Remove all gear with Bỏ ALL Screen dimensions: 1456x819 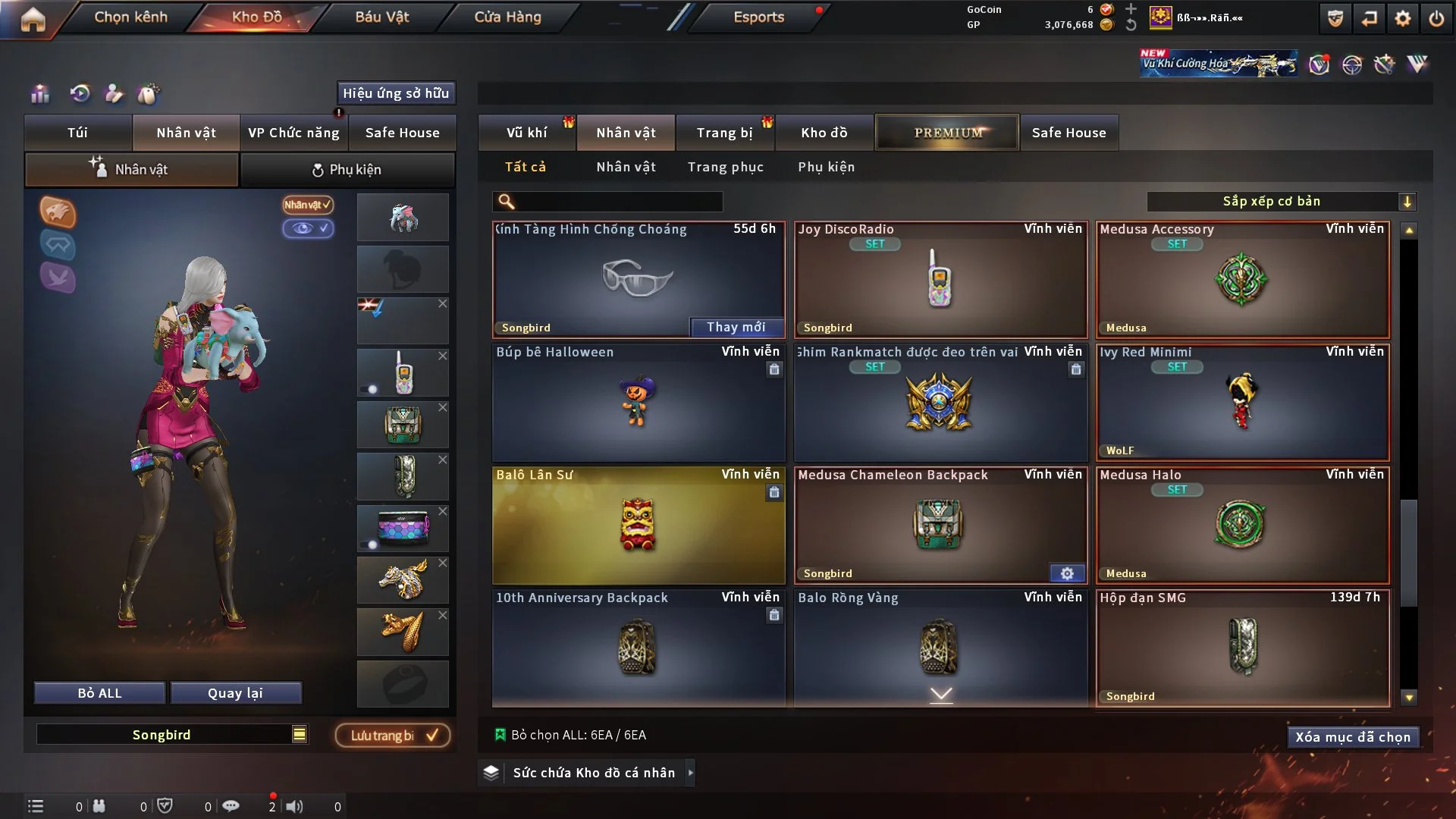99,693
